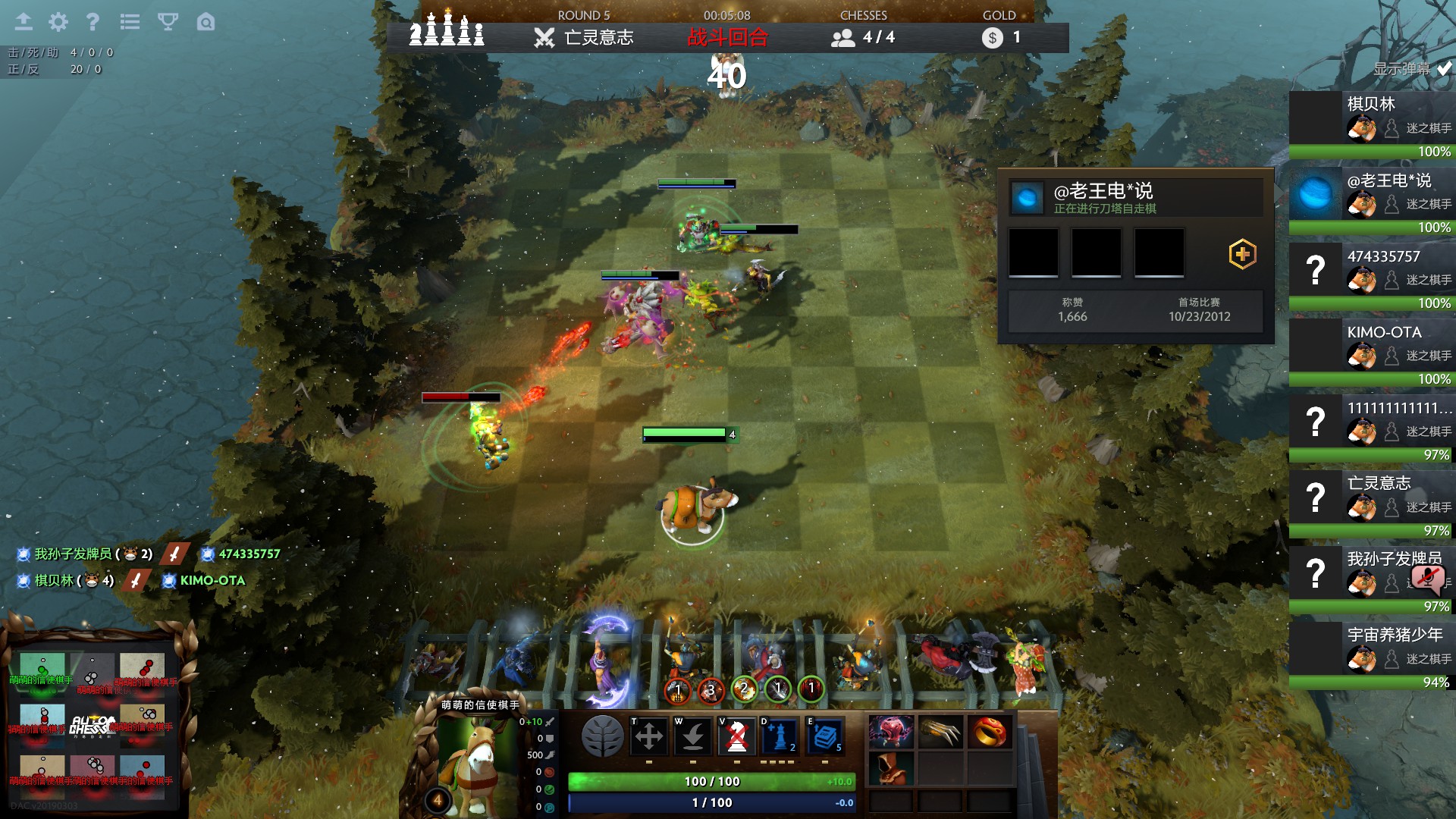Click the upload arrow icon

(24, 22)
